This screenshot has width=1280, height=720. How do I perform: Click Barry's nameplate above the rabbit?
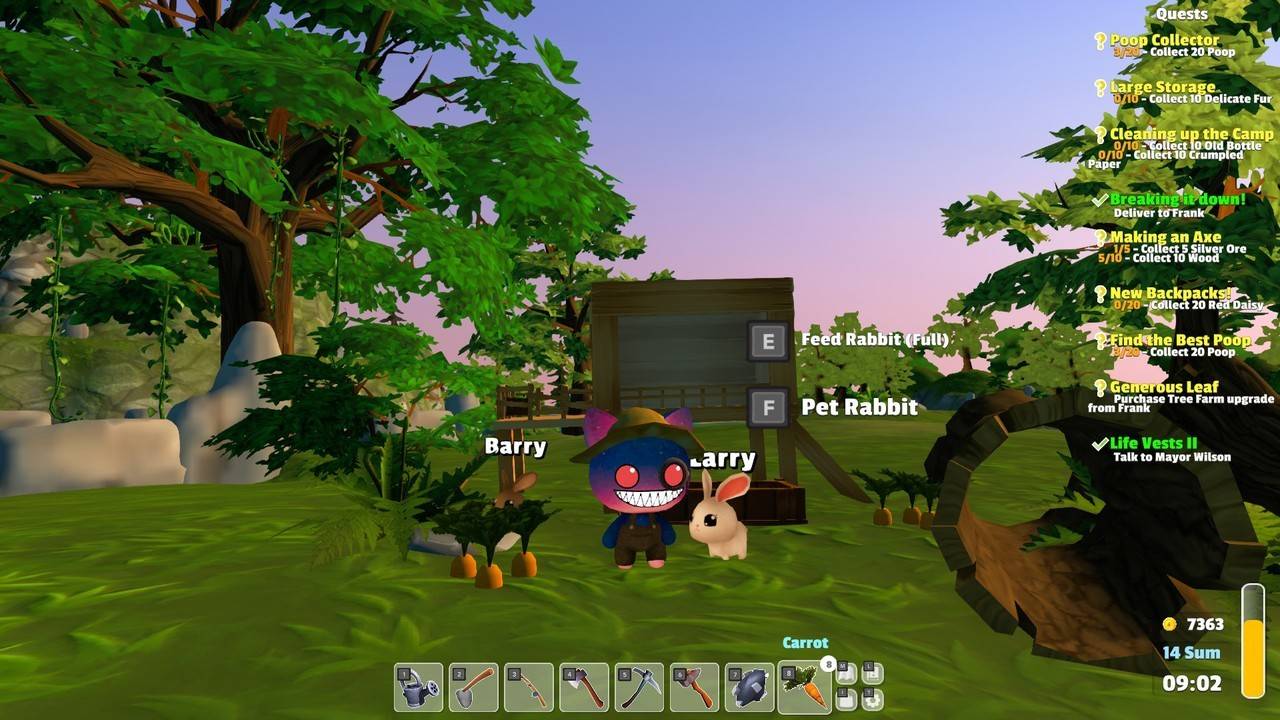516,446
